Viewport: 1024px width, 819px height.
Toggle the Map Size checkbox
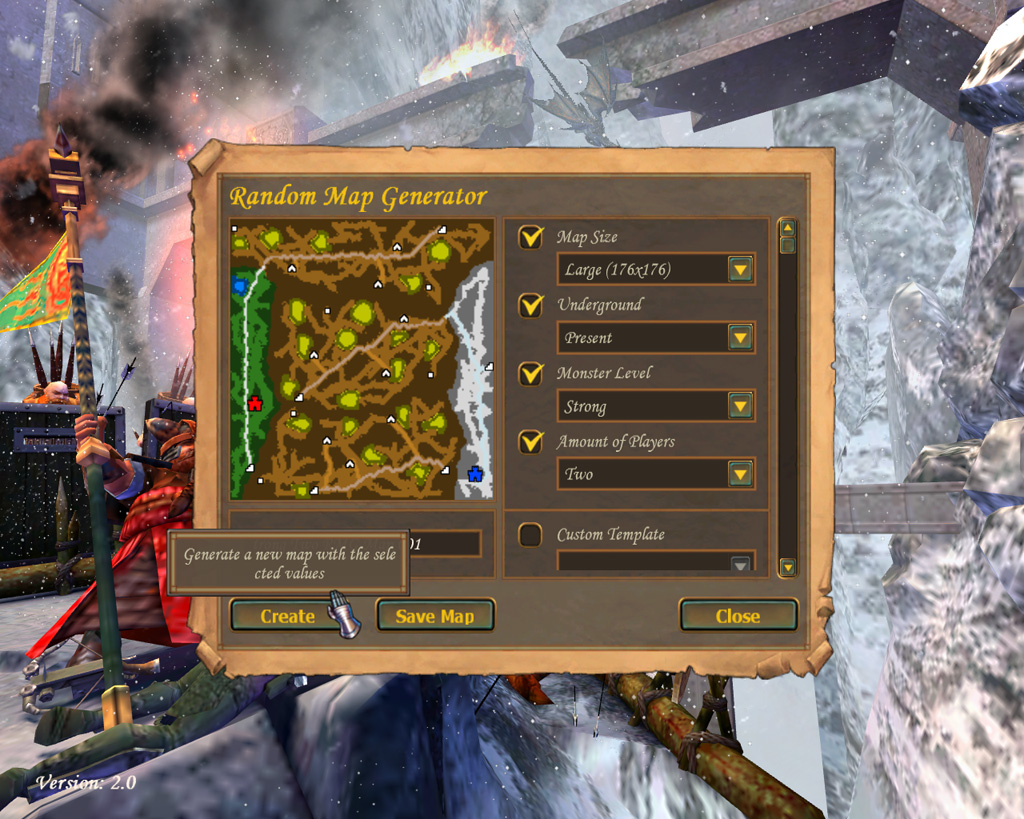(531, 237)
